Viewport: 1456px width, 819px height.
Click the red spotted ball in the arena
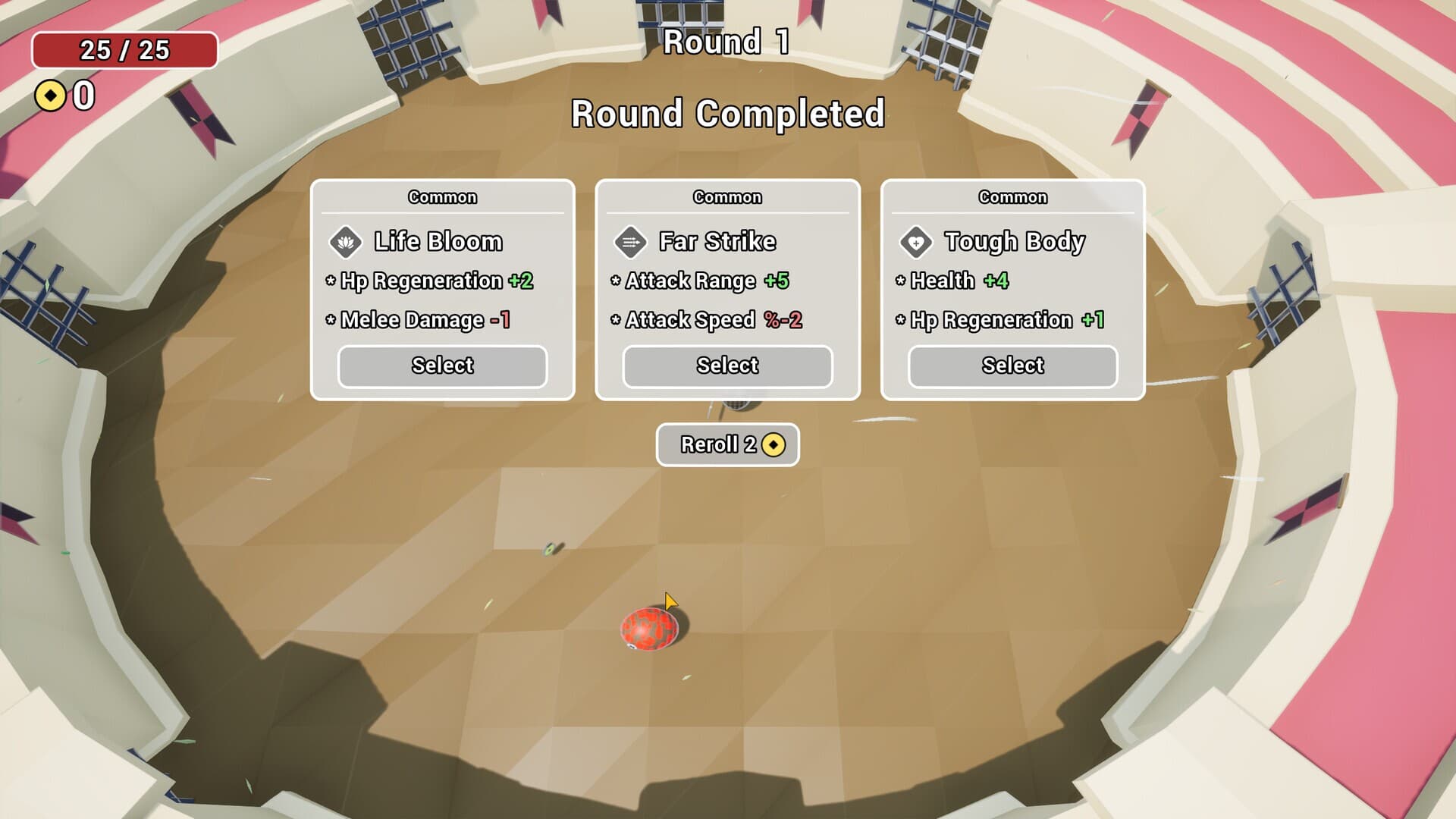pyautogui.click(x=648, y=631)
